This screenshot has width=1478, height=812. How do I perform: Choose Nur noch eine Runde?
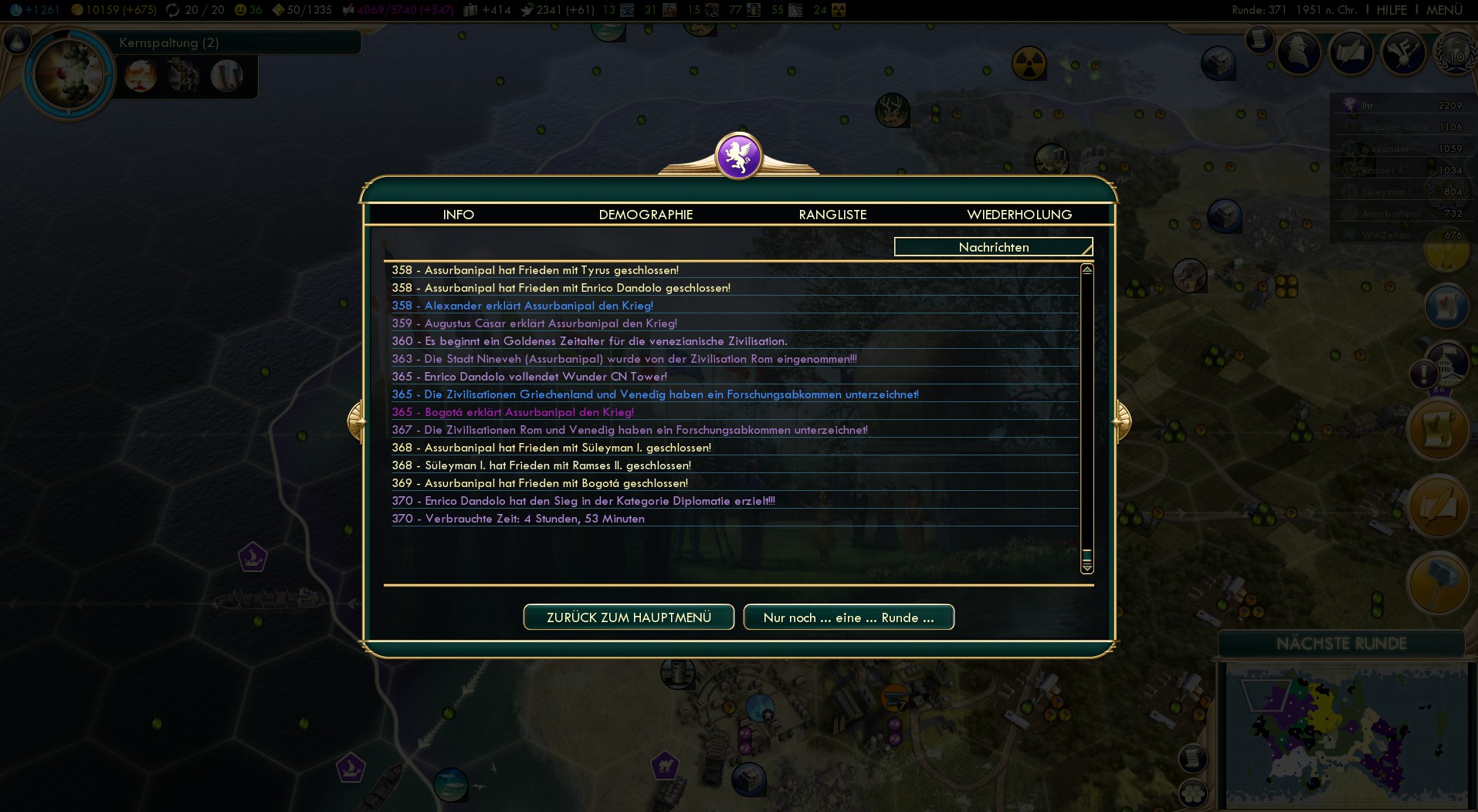(x=849, y=617)
